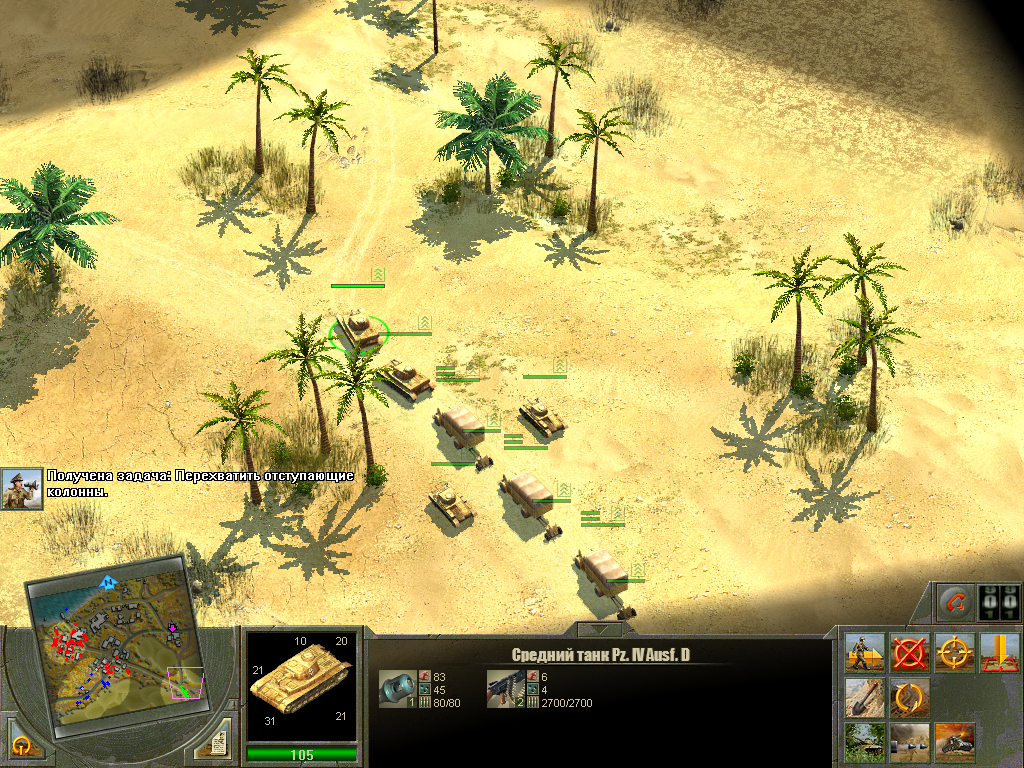Select the machine gun weapon icon
Image resolution: width=1024 pixels, height=768 pixels.
pyautogui.click(x=504, y=687)
